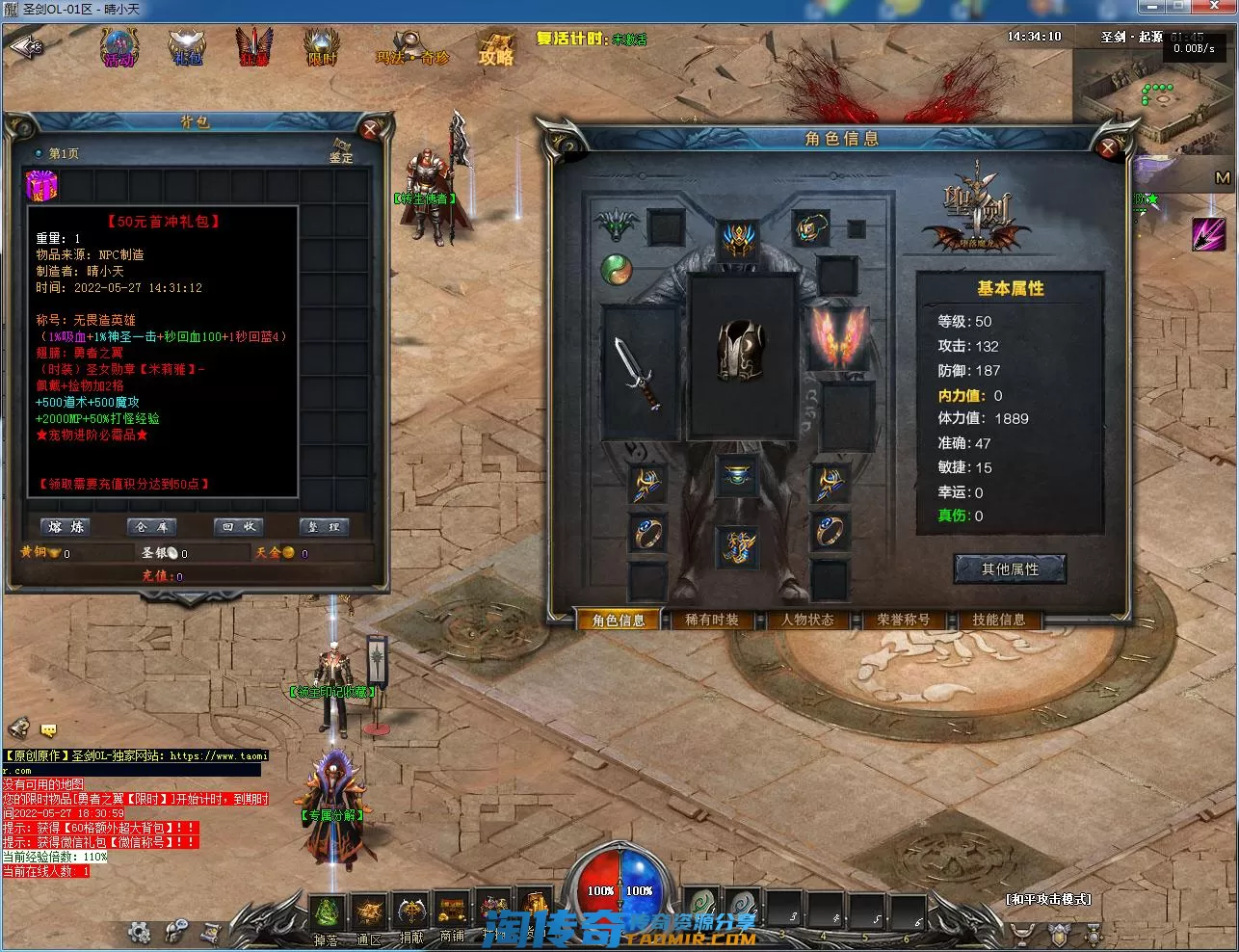1239x952 pixels.
Task: Select the purple gift box in the bag
Action: coord(42,186)
